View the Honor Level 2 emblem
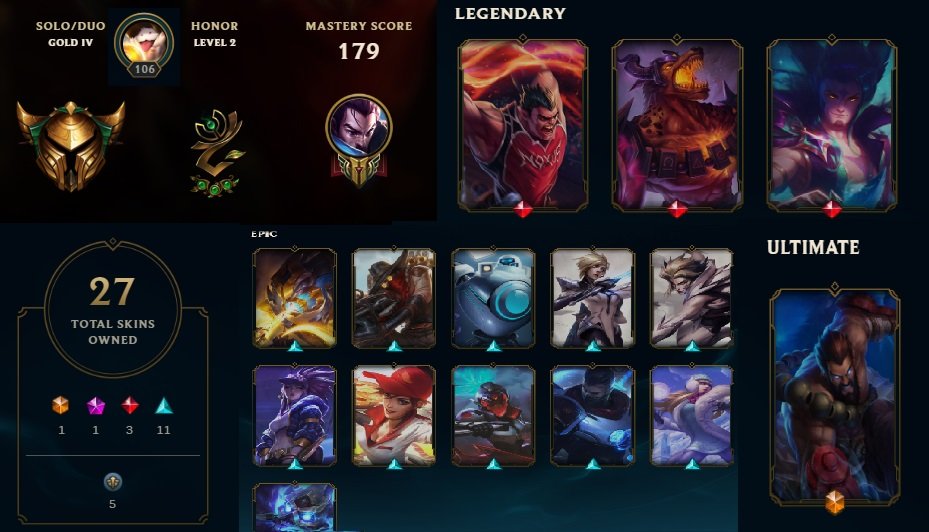Viewport: 929px width, 532px height. (216, 151)
